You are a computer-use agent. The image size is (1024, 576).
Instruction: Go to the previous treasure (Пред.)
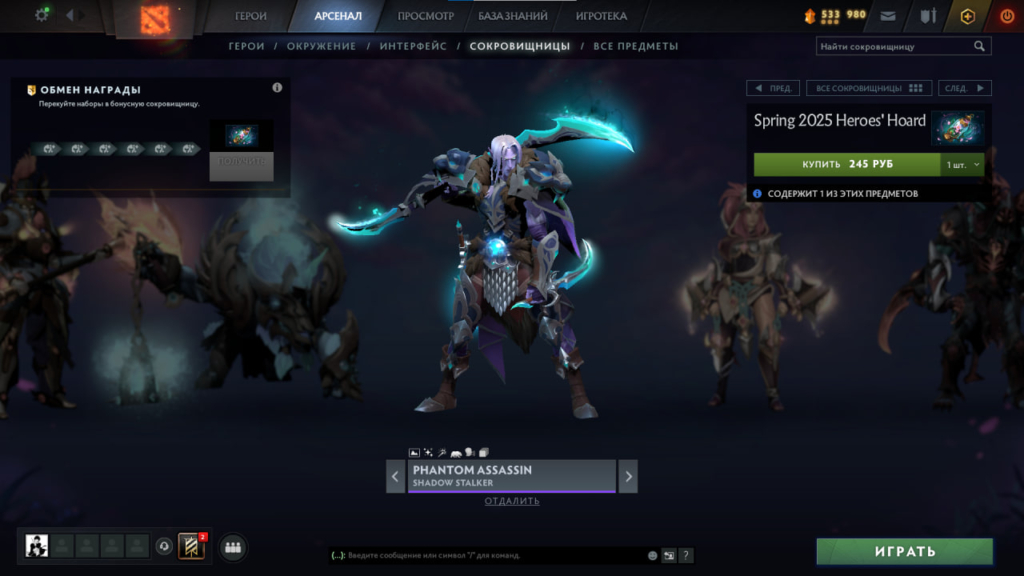click(x=772, y=88)
